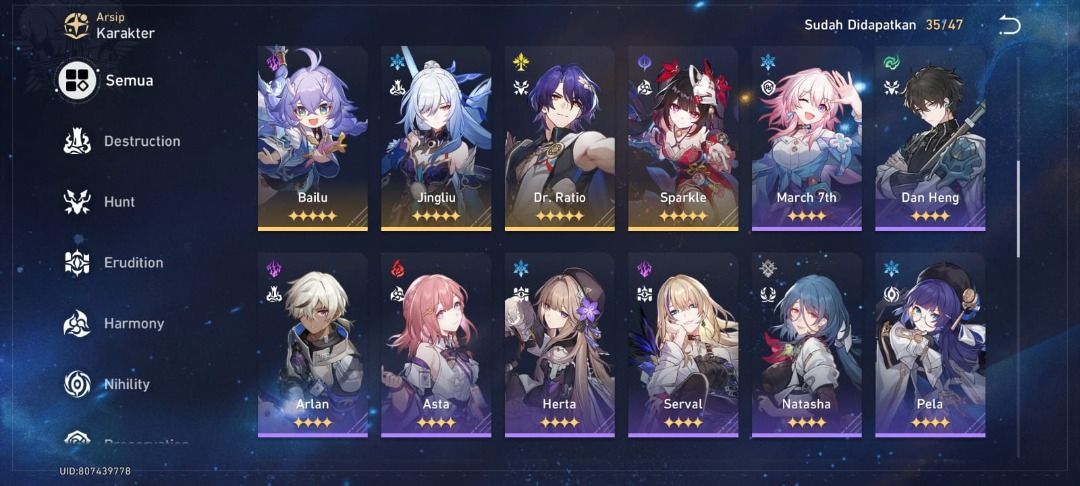Select the Serval character card
1080x486 pixels.
coord(683,345)
